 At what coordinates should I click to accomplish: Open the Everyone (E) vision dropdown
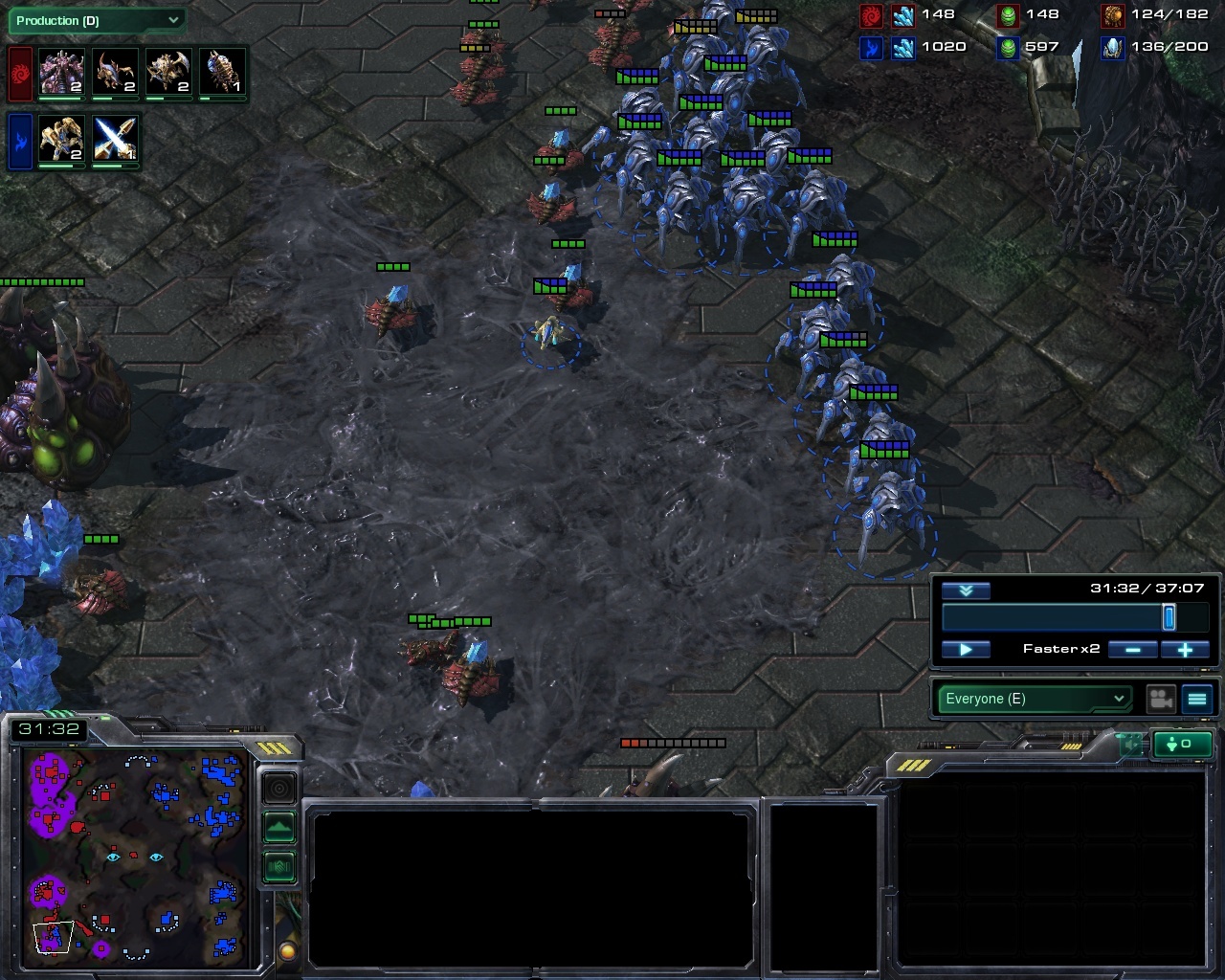click(1034, 699)
